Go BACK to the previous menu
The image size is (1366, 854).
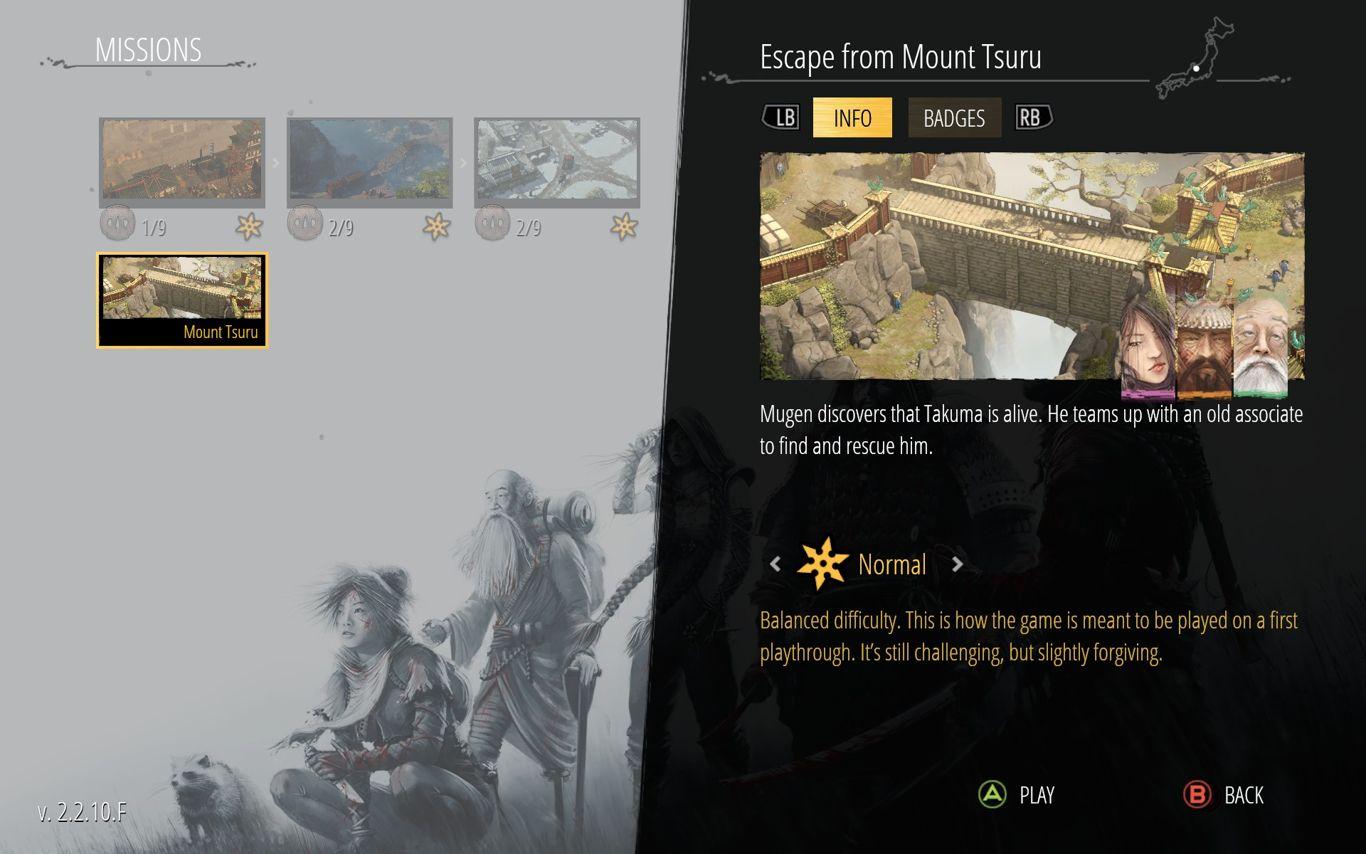[1224, 795]
